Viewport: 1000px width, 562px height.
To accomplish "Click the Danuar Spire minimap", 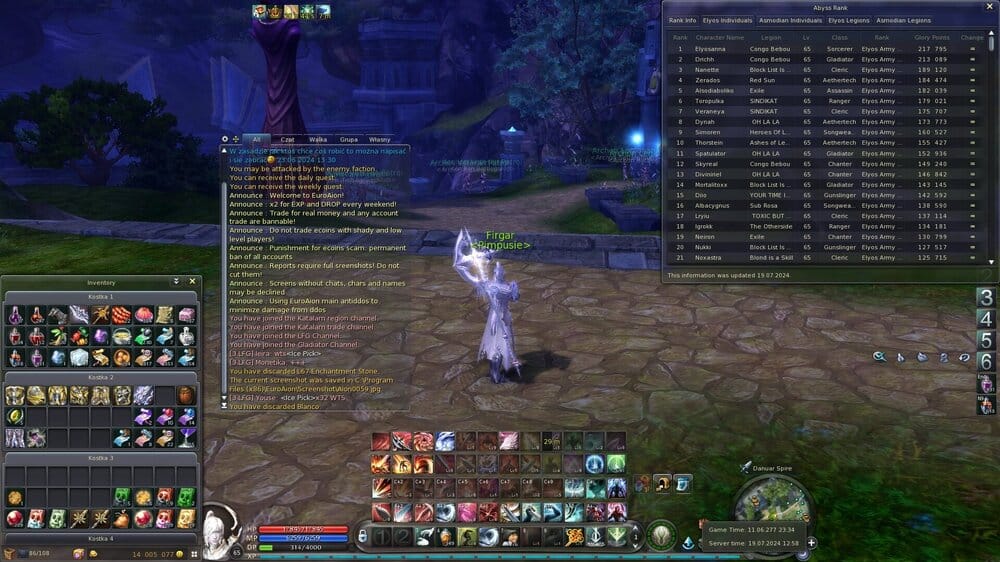I will point(772,498).
